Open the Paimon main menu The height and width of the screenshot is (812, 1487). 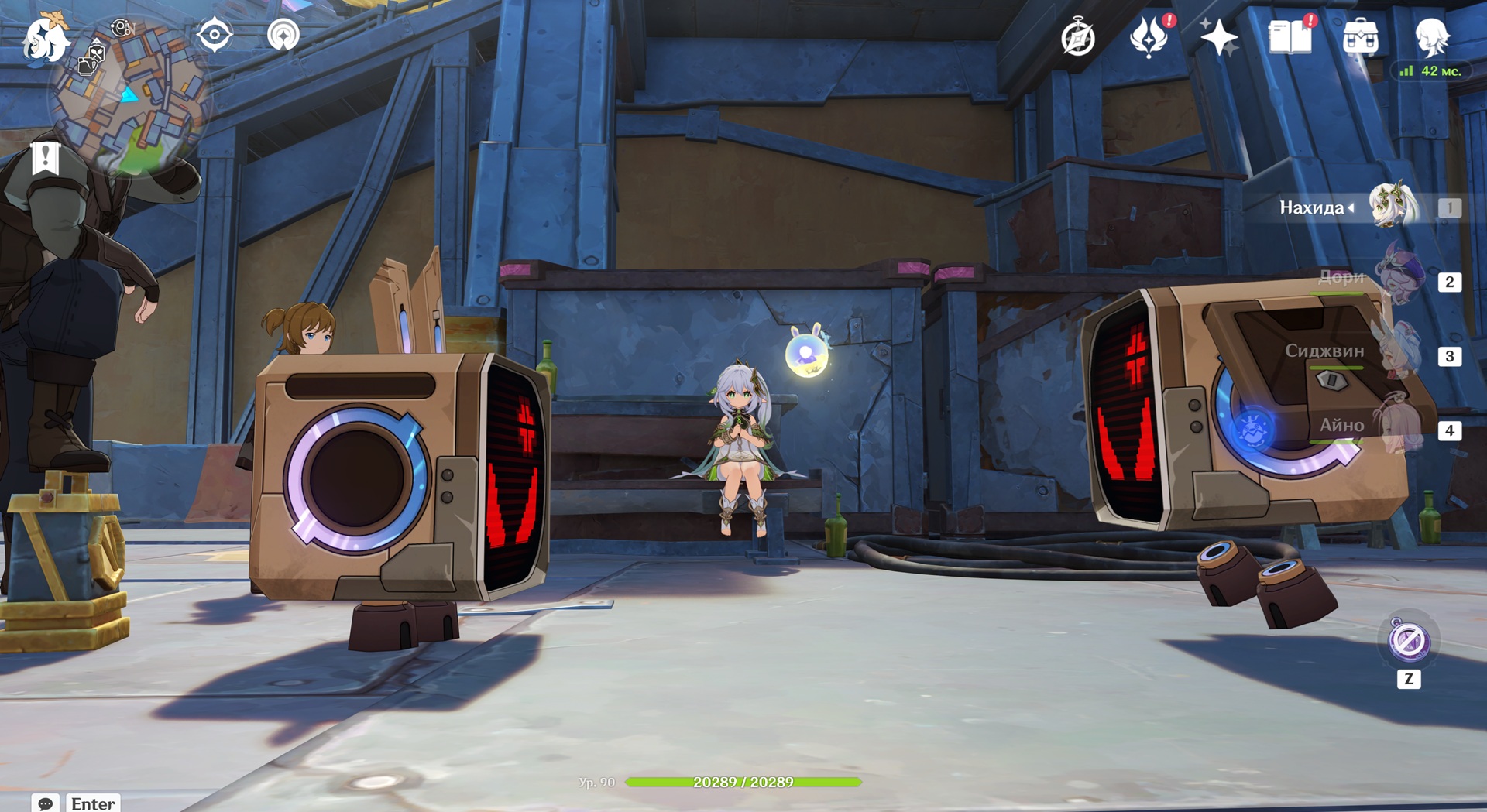tap(45, 39)
